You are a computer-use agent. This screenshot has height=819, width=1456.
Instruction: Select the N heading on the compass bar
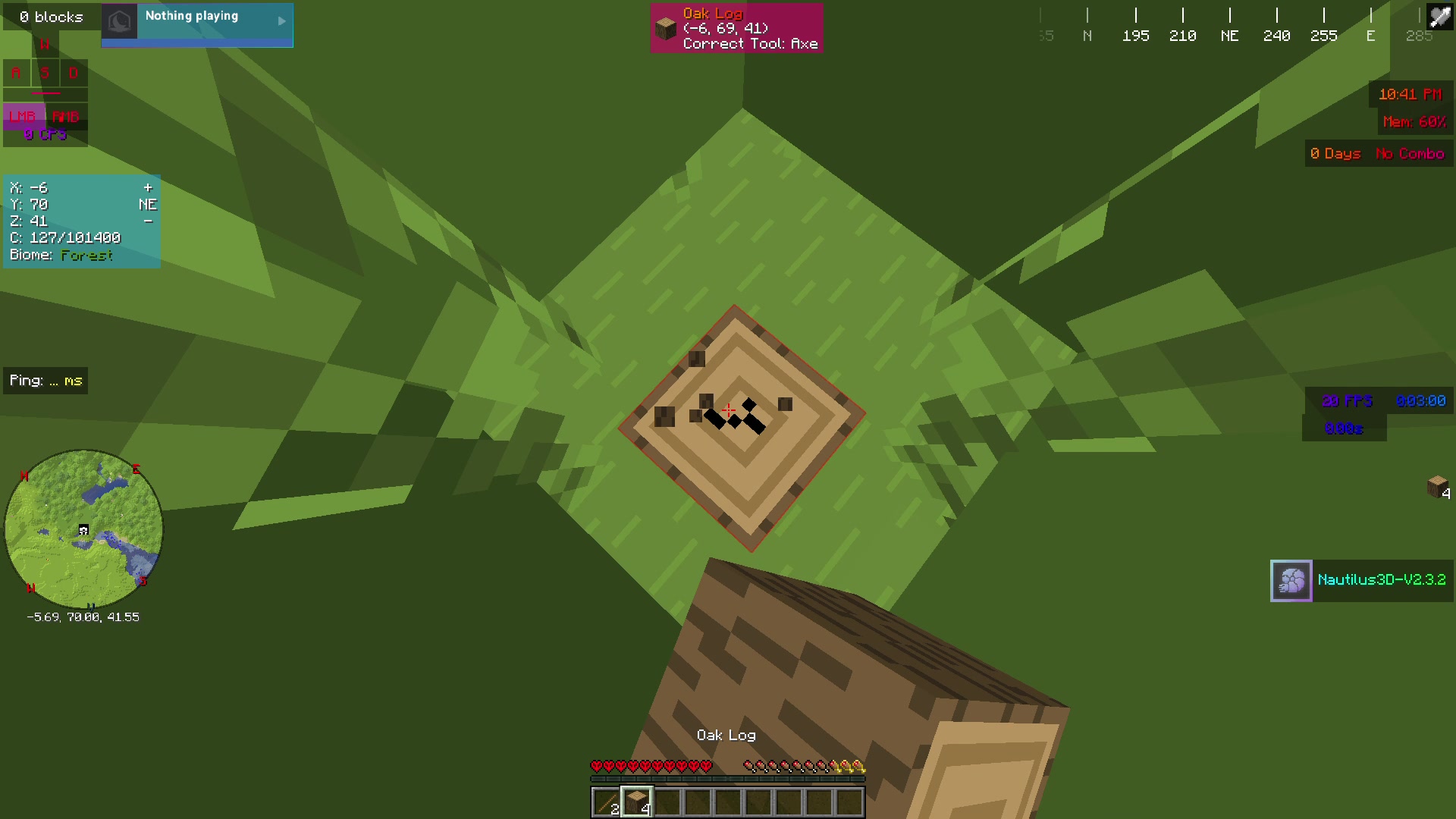pyautogui.click(x=1087, y=35)
